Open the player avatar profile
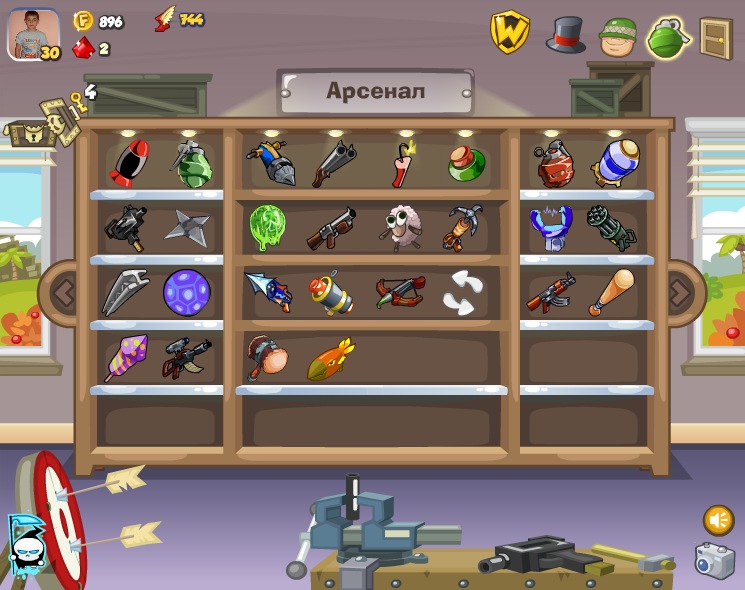The width and height of the screenshot is (745, 590). pyautogui.click(x=33, y=35)
